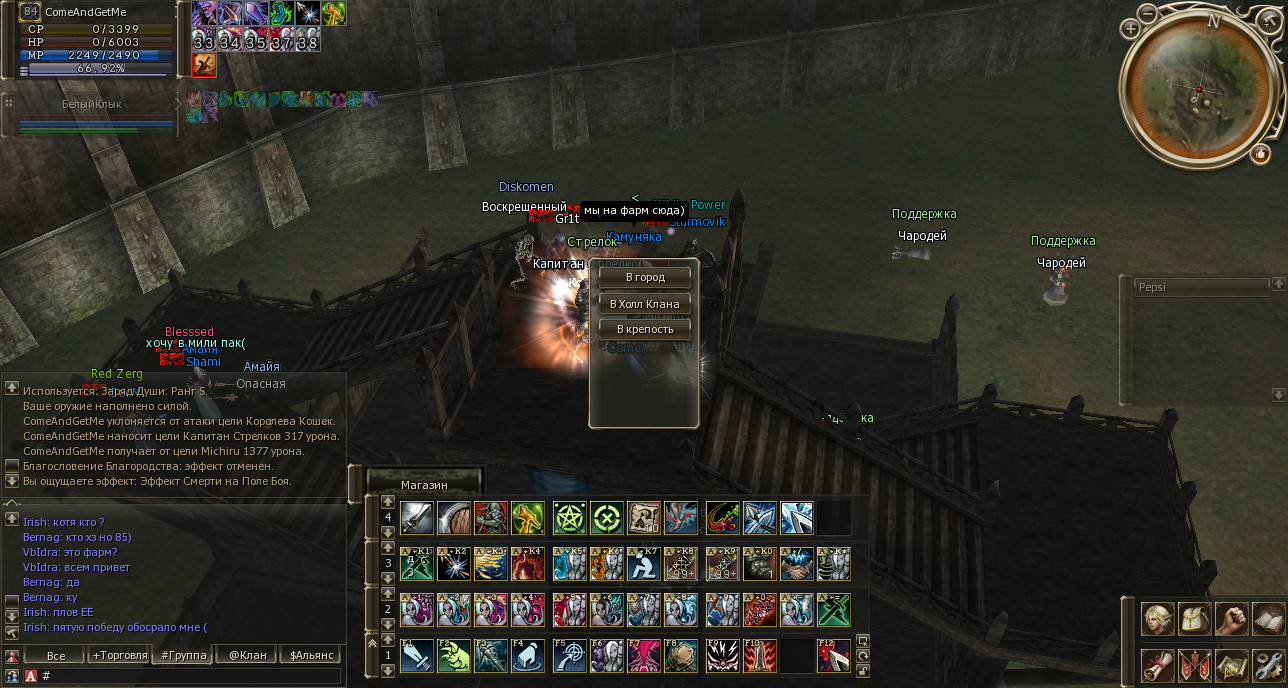Zoom in the minimap with plus button
1288x688 pixels.
point(1131,29)
